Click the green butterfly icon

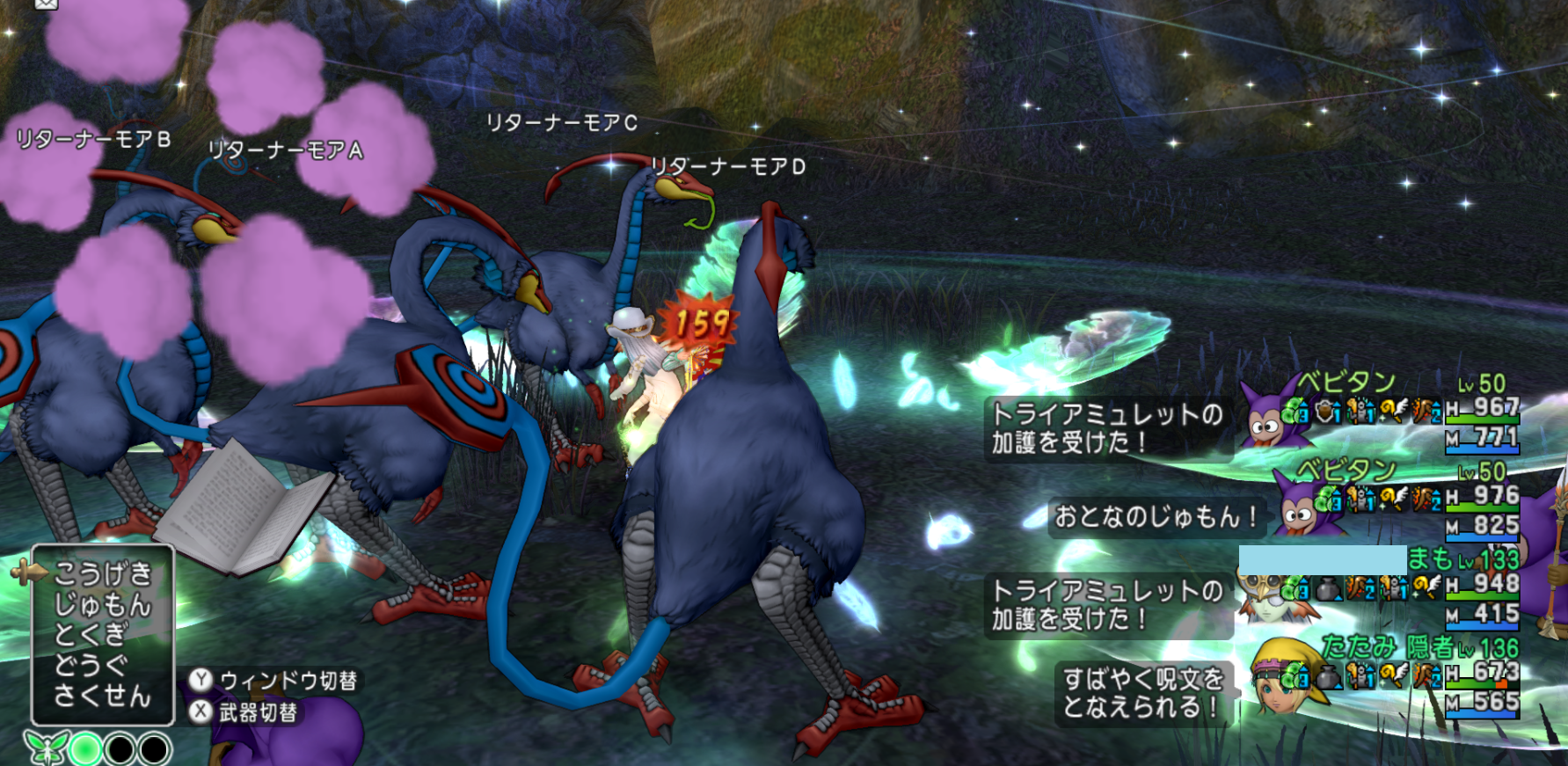45,748
